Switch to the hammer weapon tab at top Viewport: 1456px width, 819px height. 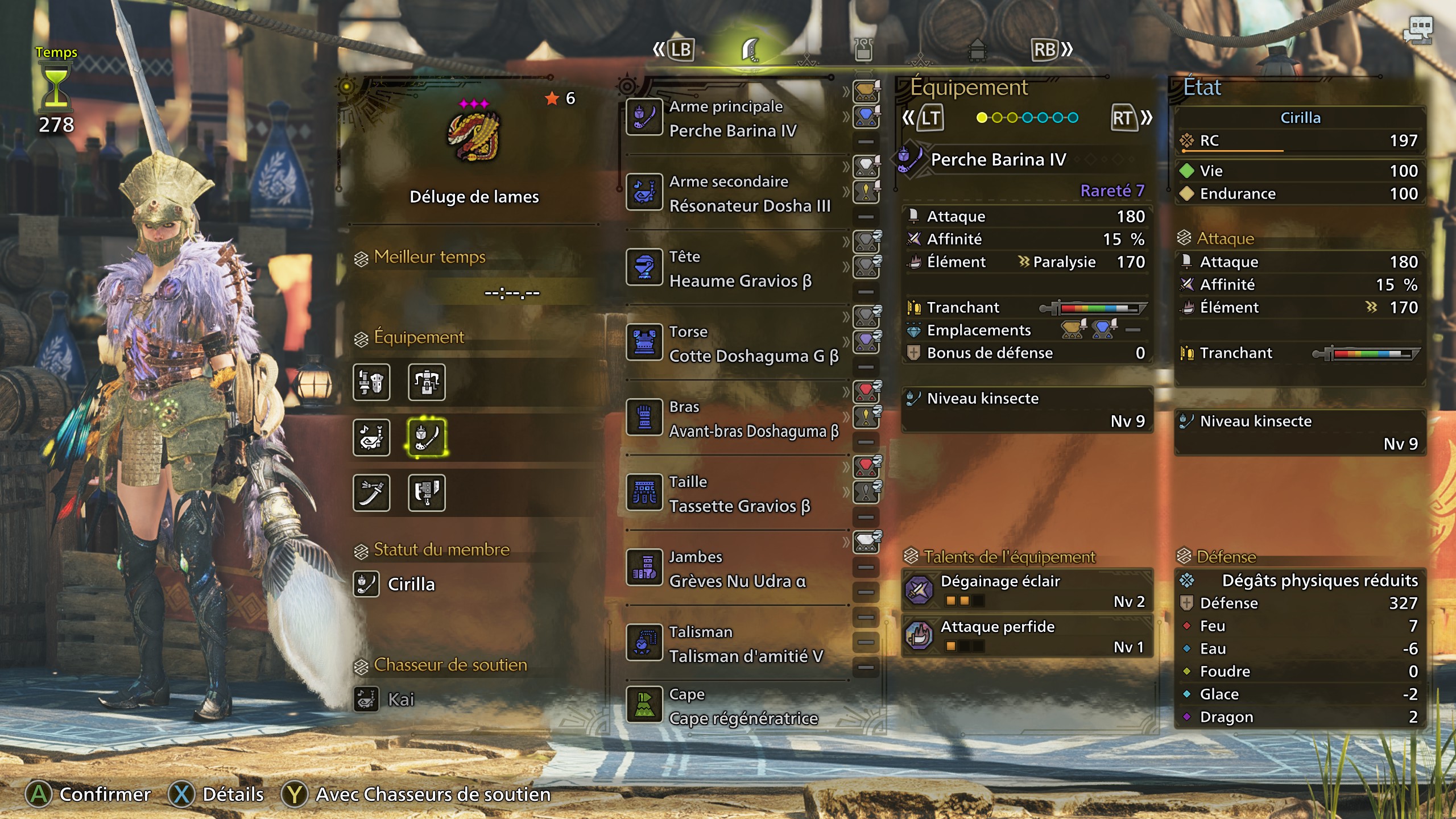(x=978, y=50)
